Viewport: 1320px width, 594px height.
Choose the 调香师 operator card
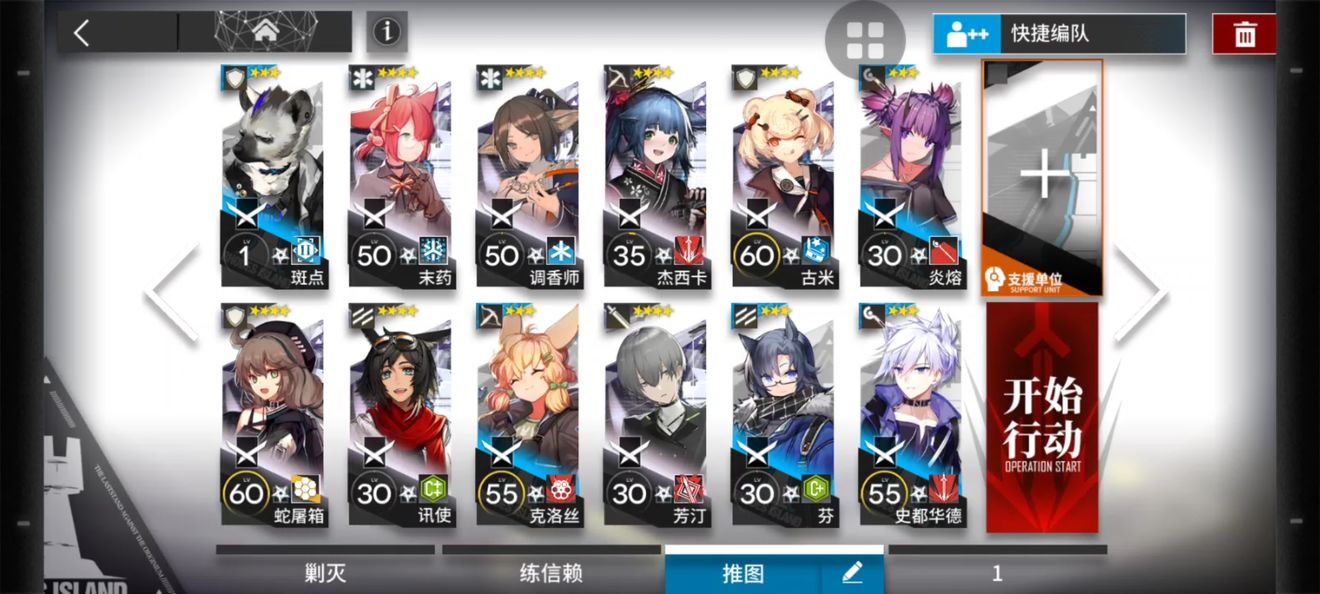[528, 177]
